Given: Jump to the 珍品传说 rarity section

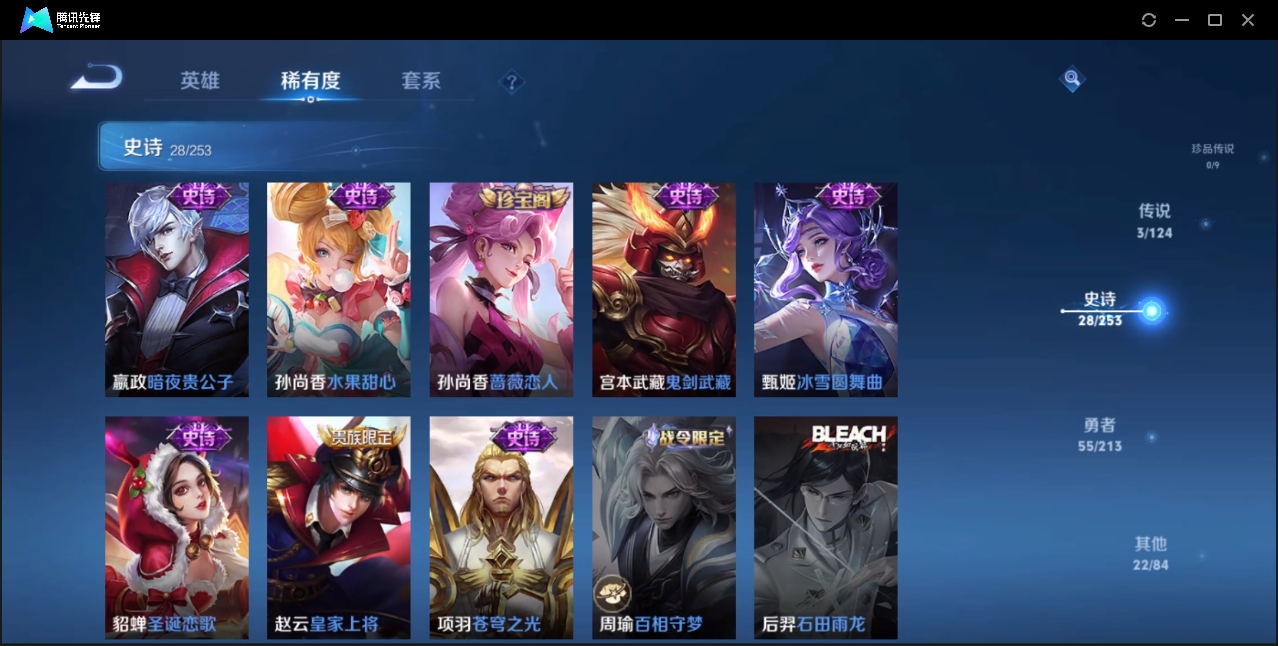Looking at the screenshot, I should click(x=1212, y=155).
